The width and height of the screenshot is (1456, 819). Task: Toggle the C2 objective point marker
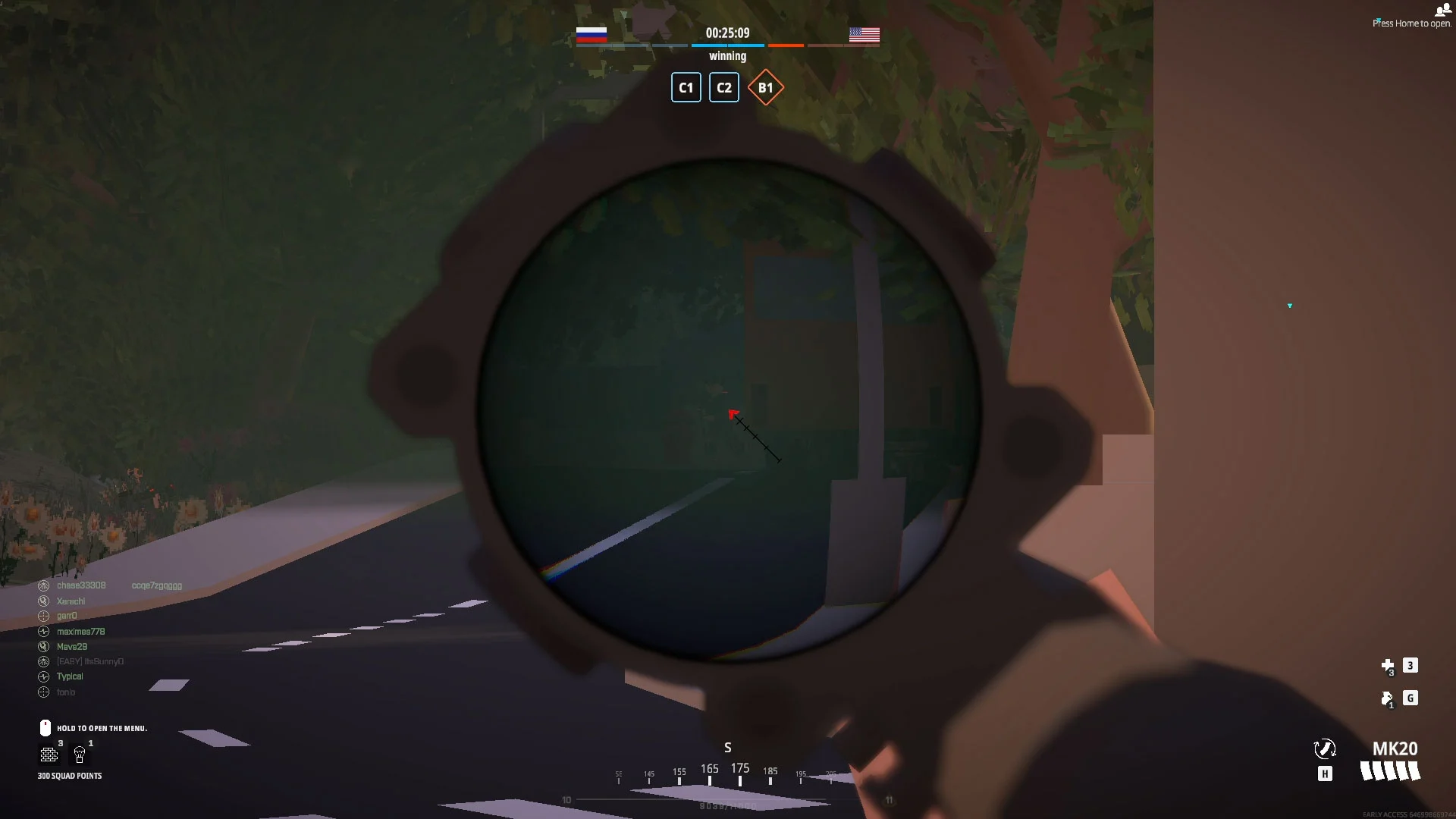coord(723,87)
